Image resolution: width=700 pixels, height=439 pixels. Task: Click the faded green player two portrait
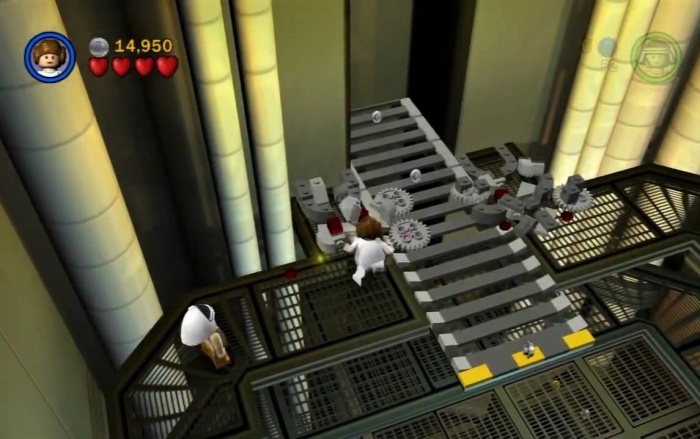coord(656,56)
